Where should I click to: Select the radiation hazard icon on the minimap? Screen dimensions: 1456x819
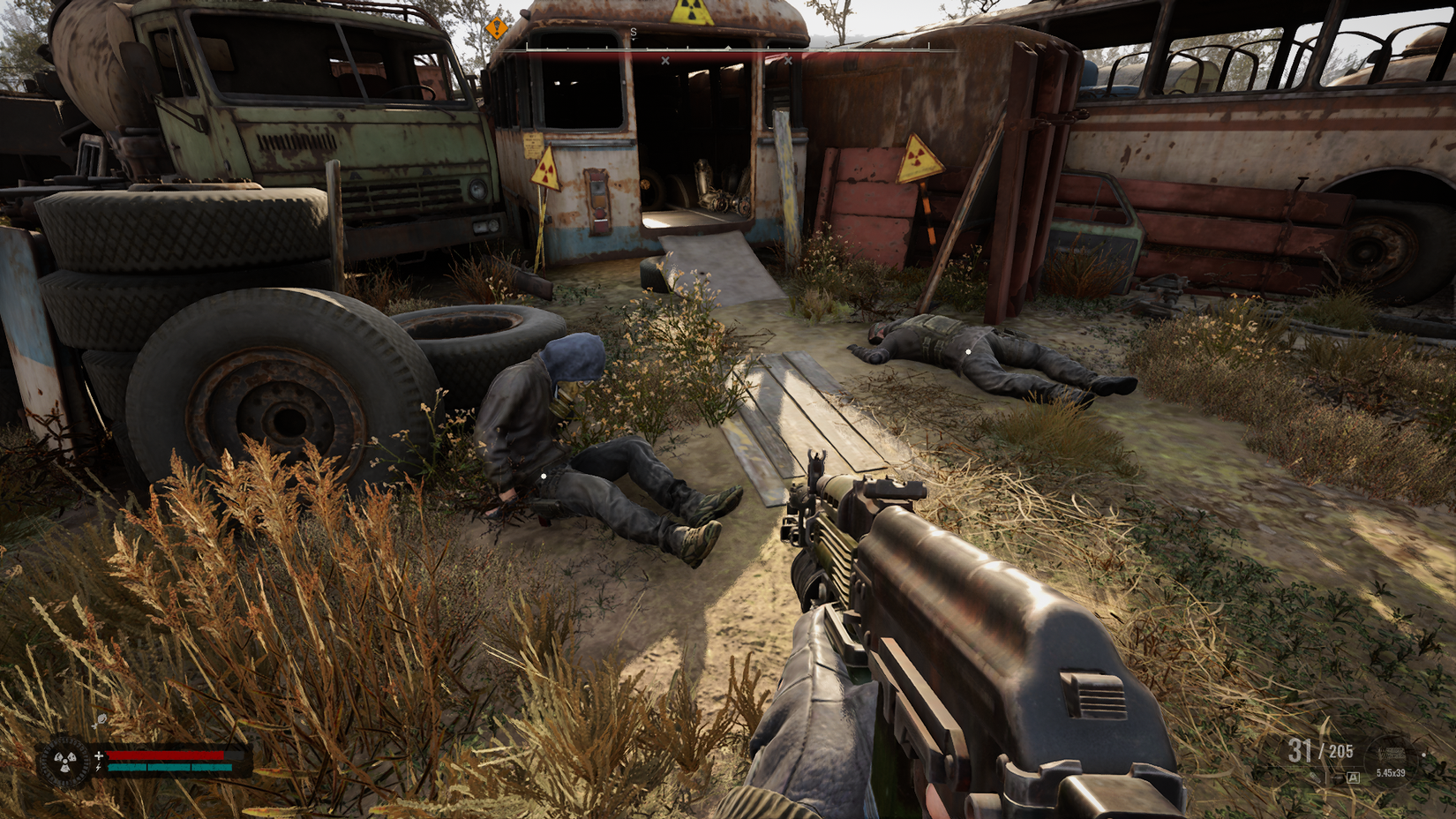[64, 761]
